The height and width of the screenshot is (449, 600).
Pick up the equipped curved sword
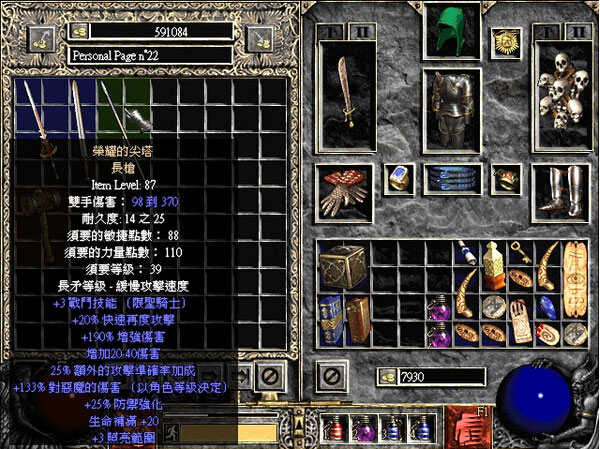(345, 95)
